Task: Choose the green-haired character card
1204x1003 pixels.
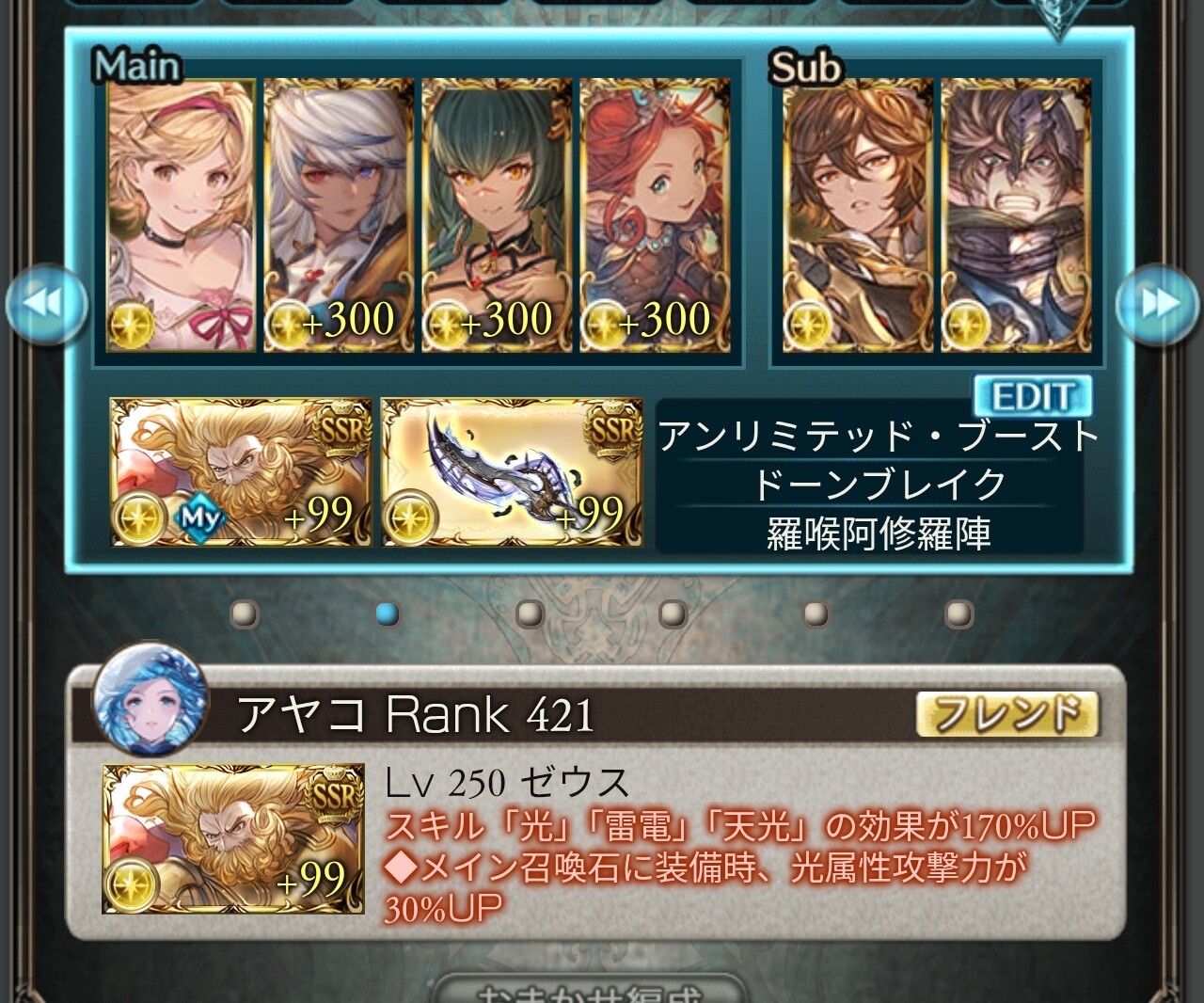Action: click(496, 215)
